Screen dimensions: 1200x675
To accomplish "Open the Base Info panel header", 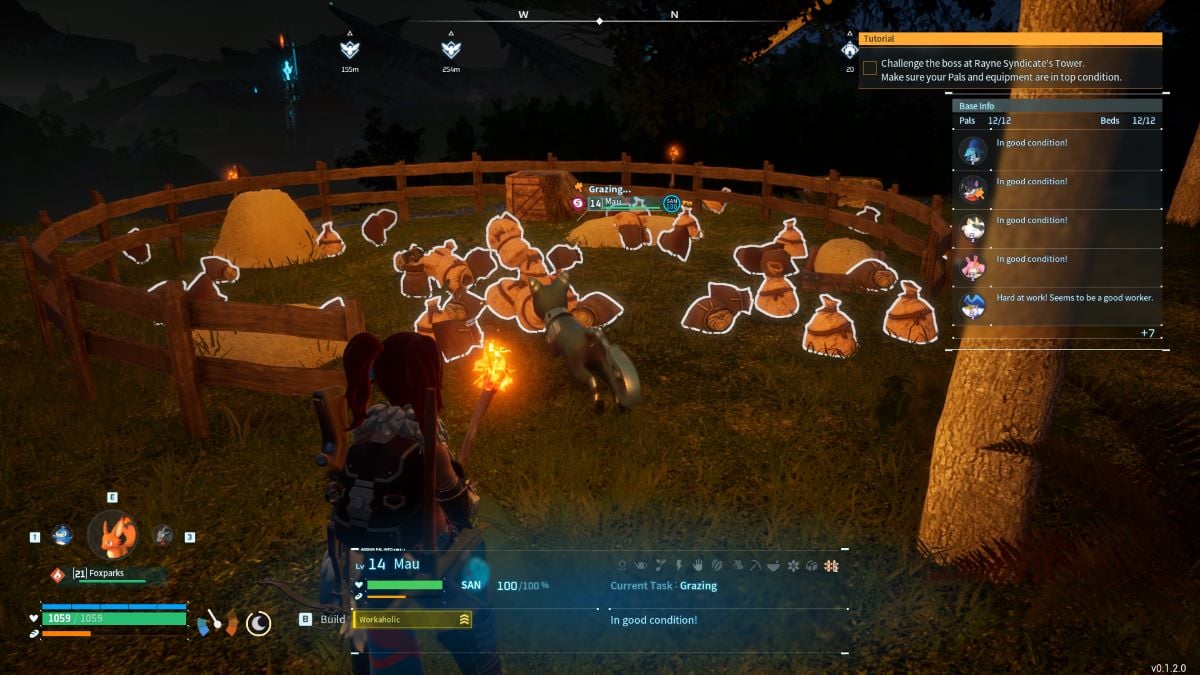I will pos(1056,106).
